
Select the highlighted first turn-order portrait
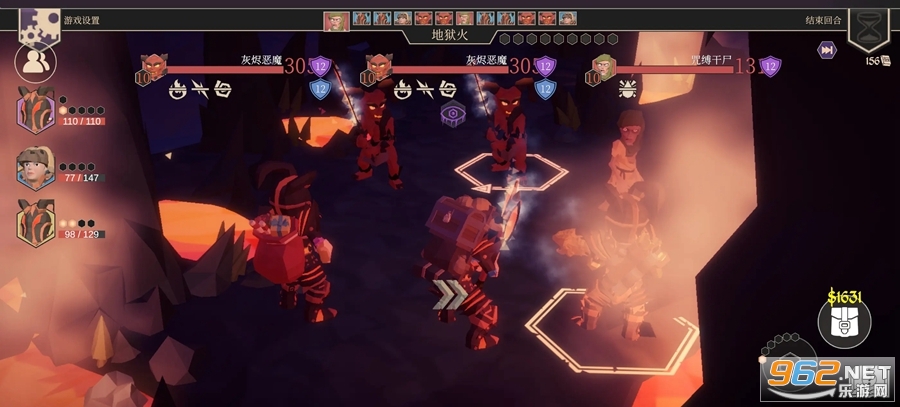336,20
